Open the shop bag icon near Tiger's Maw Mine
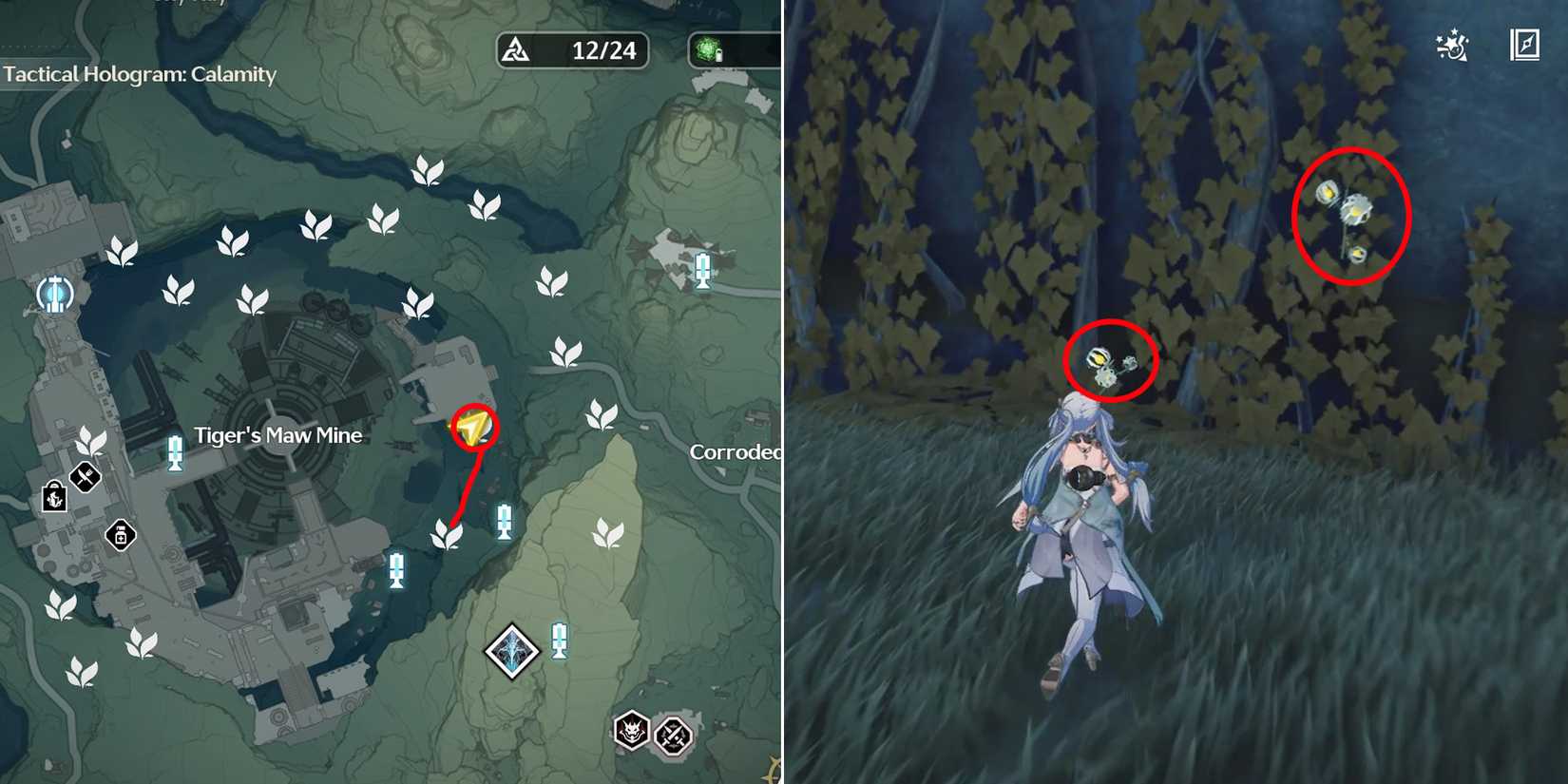 54,501
